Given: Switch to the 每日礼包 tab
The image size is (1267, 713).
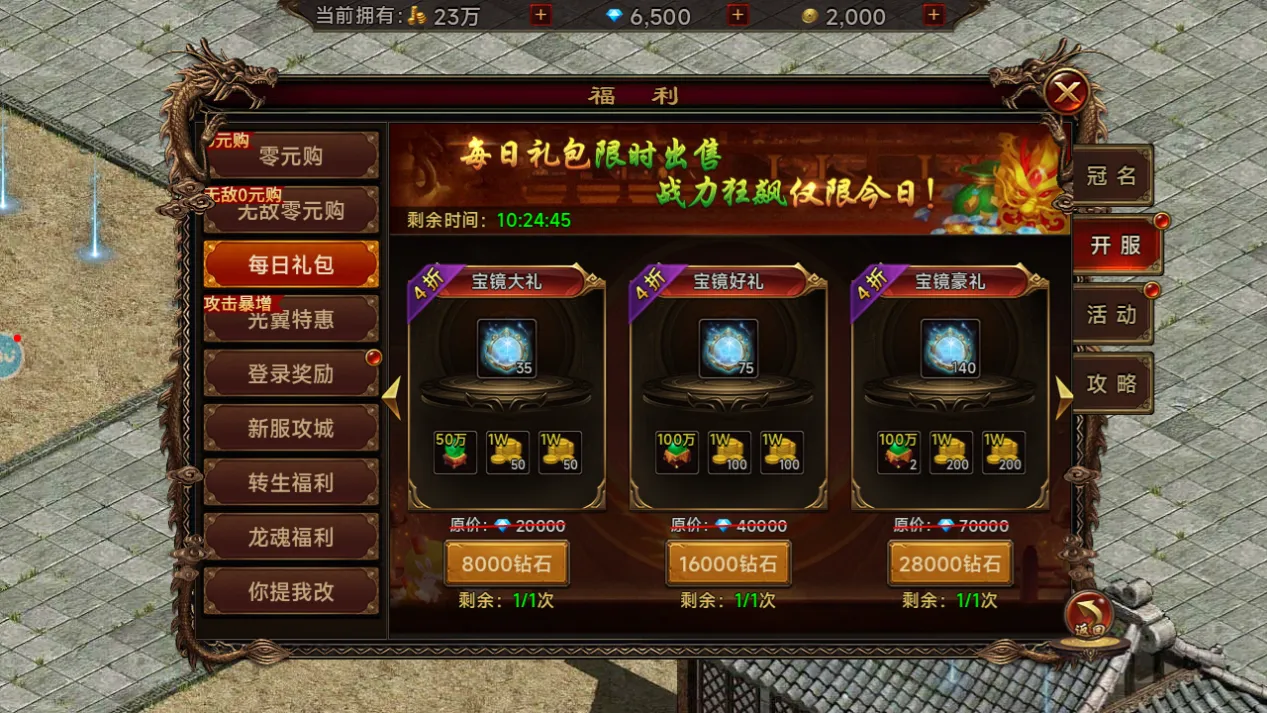Looking at the screenshot, I should [x=291, y=265].
